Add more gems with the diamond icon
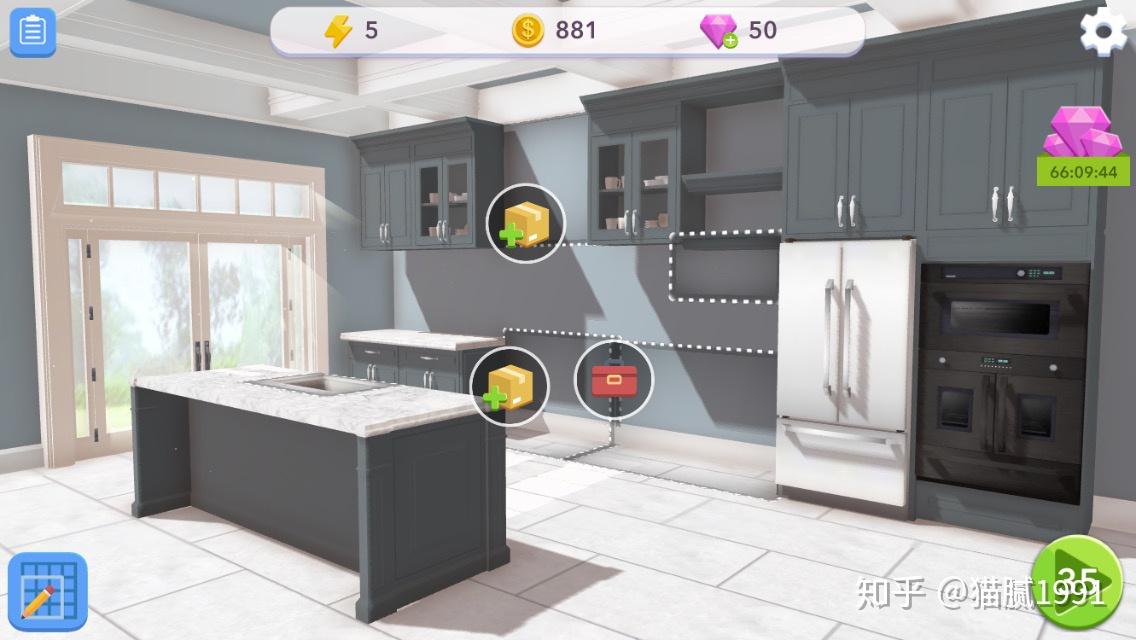This screenshot has height=640, width=1136. (x=718, y=31)
